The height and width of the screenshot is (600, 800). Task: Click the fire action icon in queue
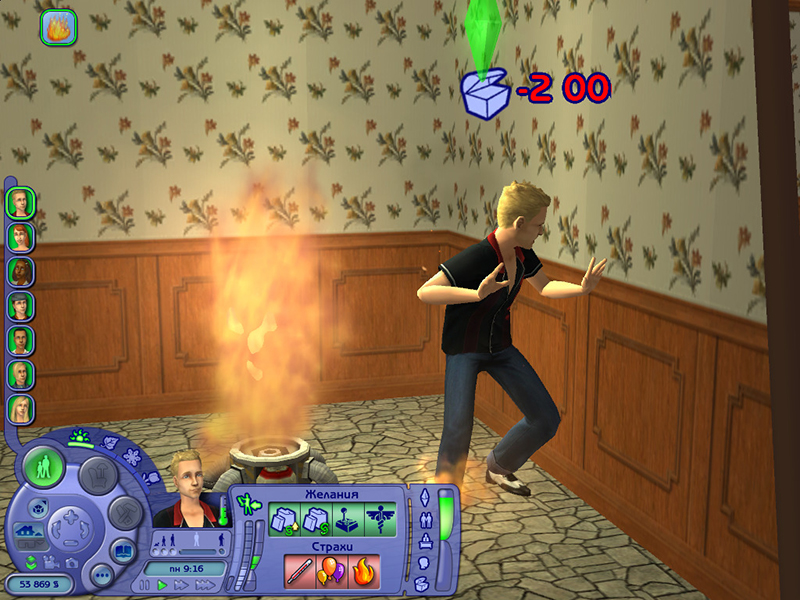coord(58,27)
